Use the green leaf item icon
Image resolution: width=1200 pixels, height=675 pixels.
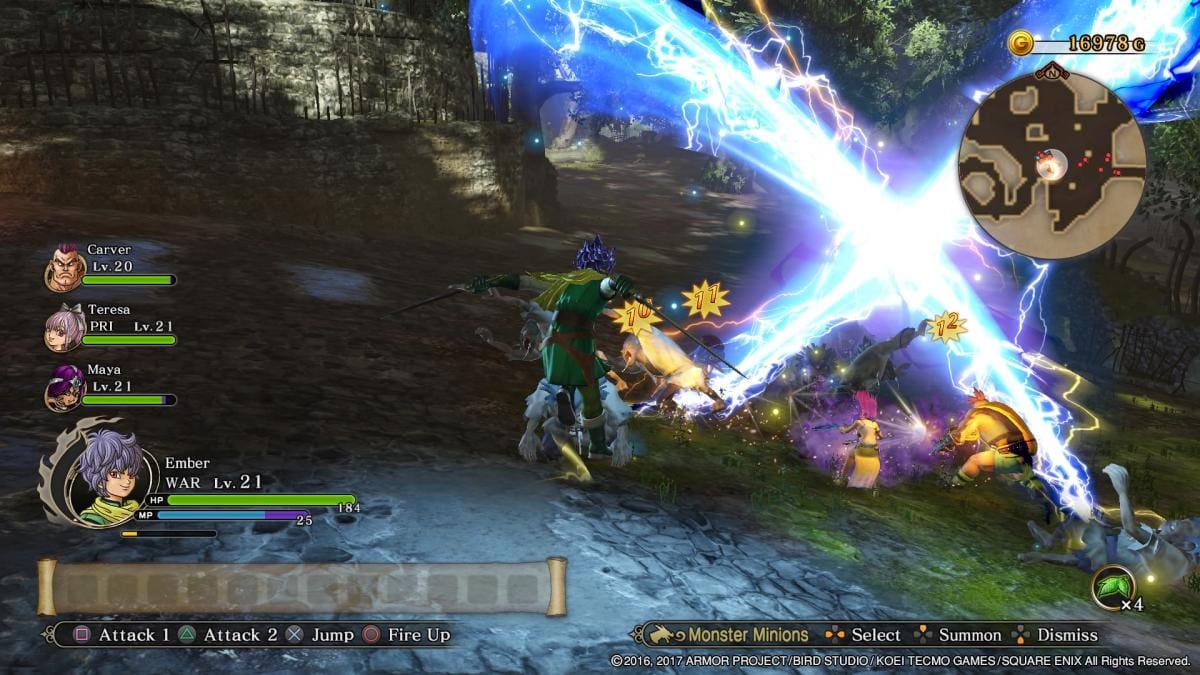click(x=1112, y=587)
